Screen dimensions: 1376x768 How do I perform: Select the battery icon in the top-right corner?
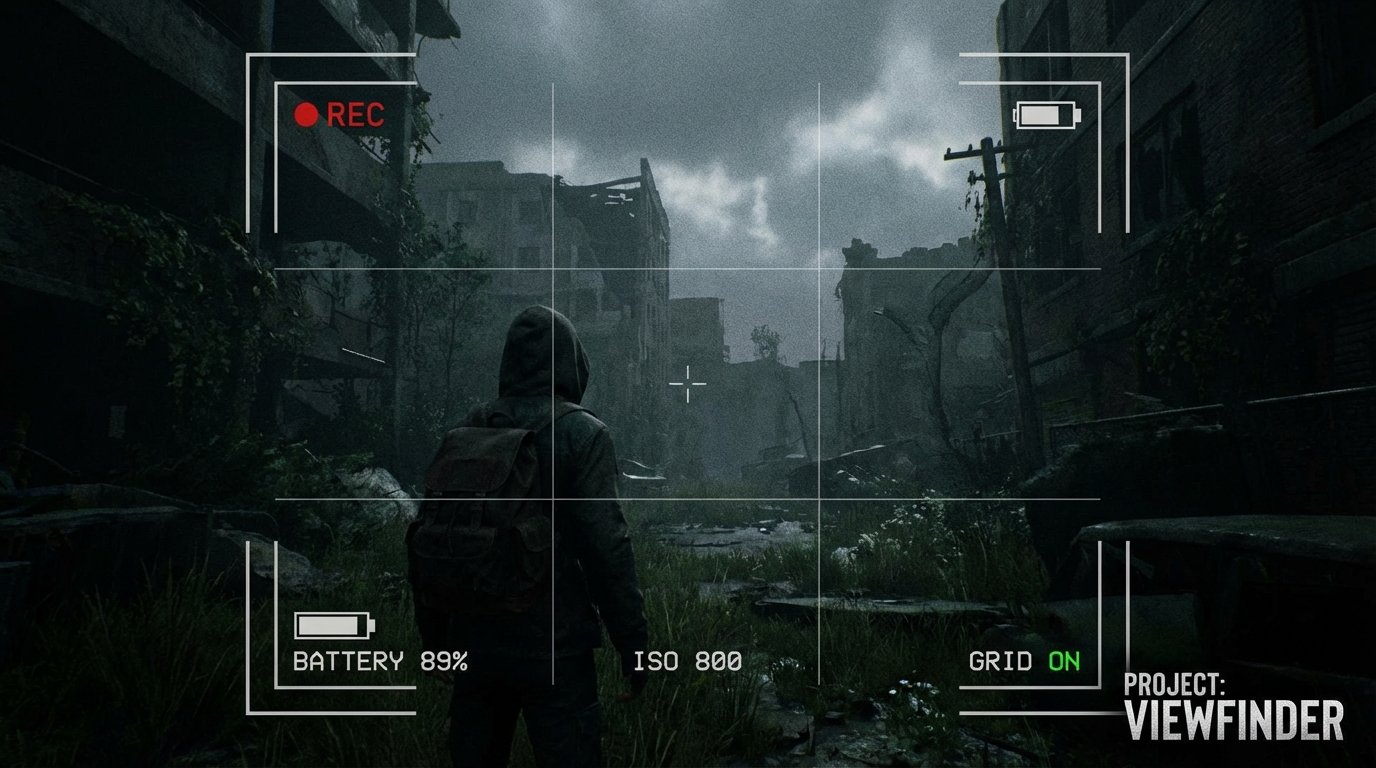(x=1045, y=113)
